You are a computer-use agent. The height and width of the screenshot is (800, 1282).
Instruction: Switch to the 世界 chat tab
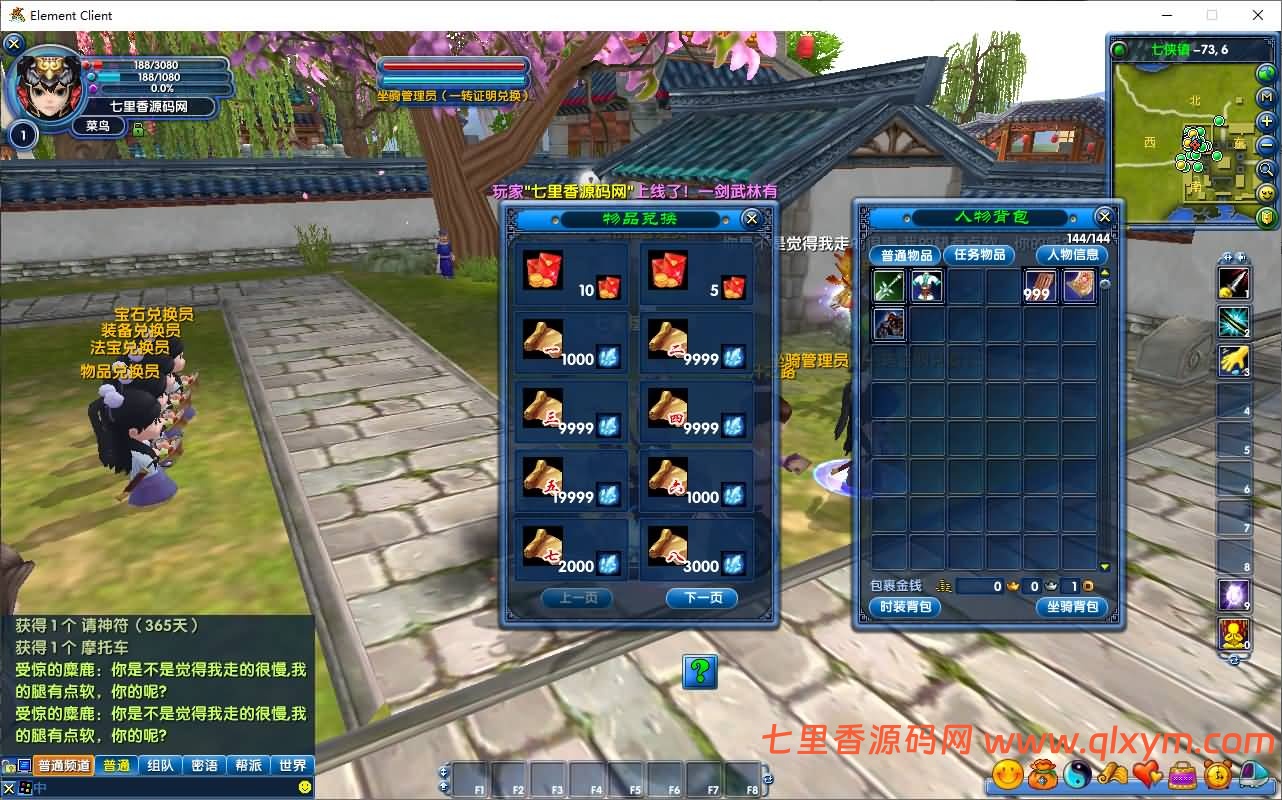pos(292,765)
